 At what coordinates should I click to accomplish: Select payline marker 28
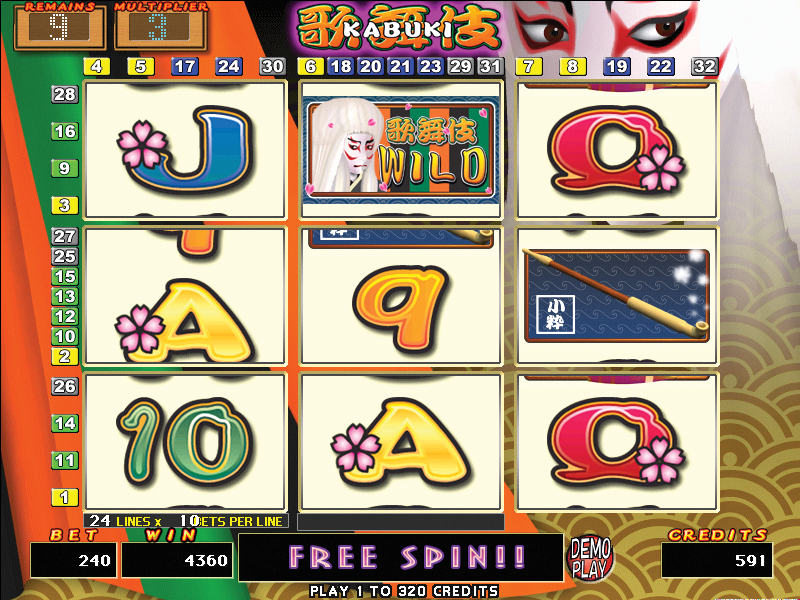(65, 94)
